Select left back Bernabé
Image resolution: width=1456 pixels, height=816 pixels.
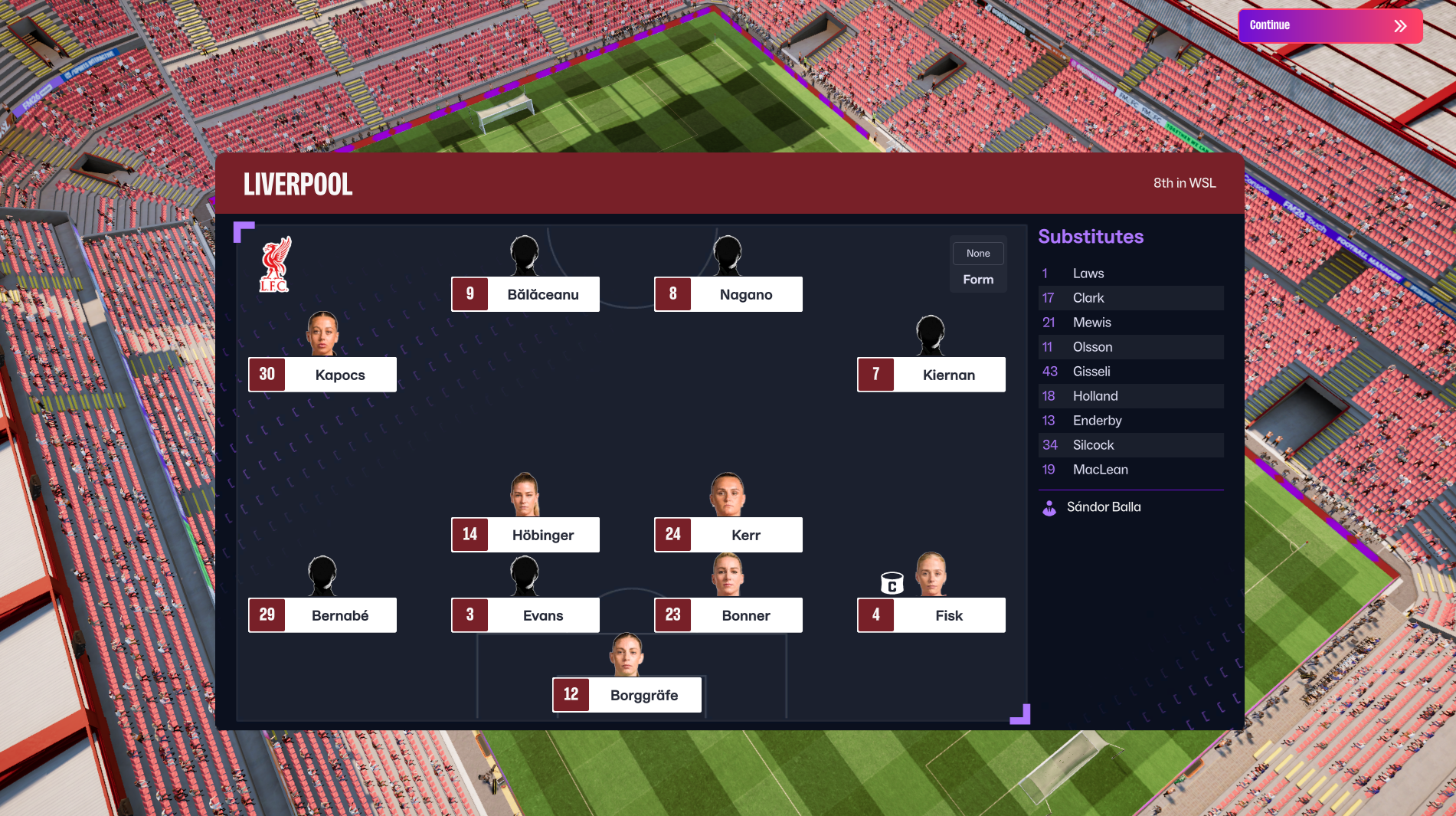(322, 615)
